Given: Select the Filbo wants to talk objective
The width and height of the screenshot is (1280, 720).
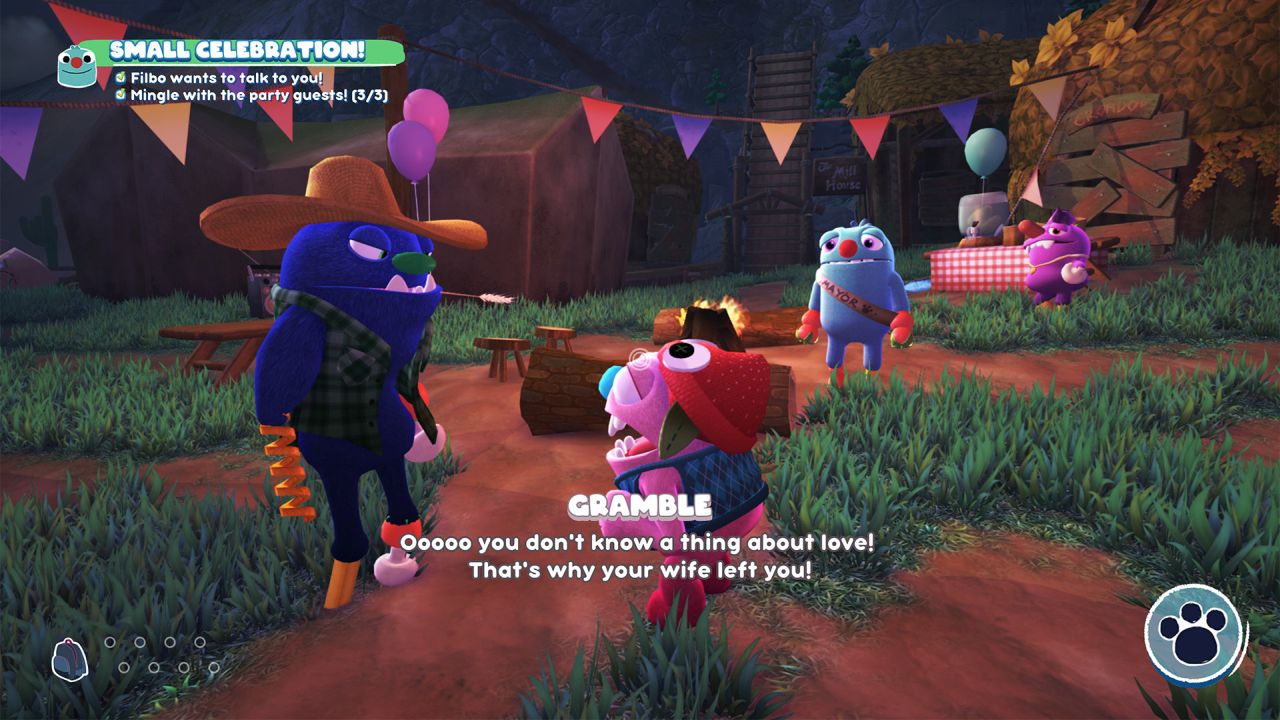Looking at the screenshot, I should (x=226, y=77).
